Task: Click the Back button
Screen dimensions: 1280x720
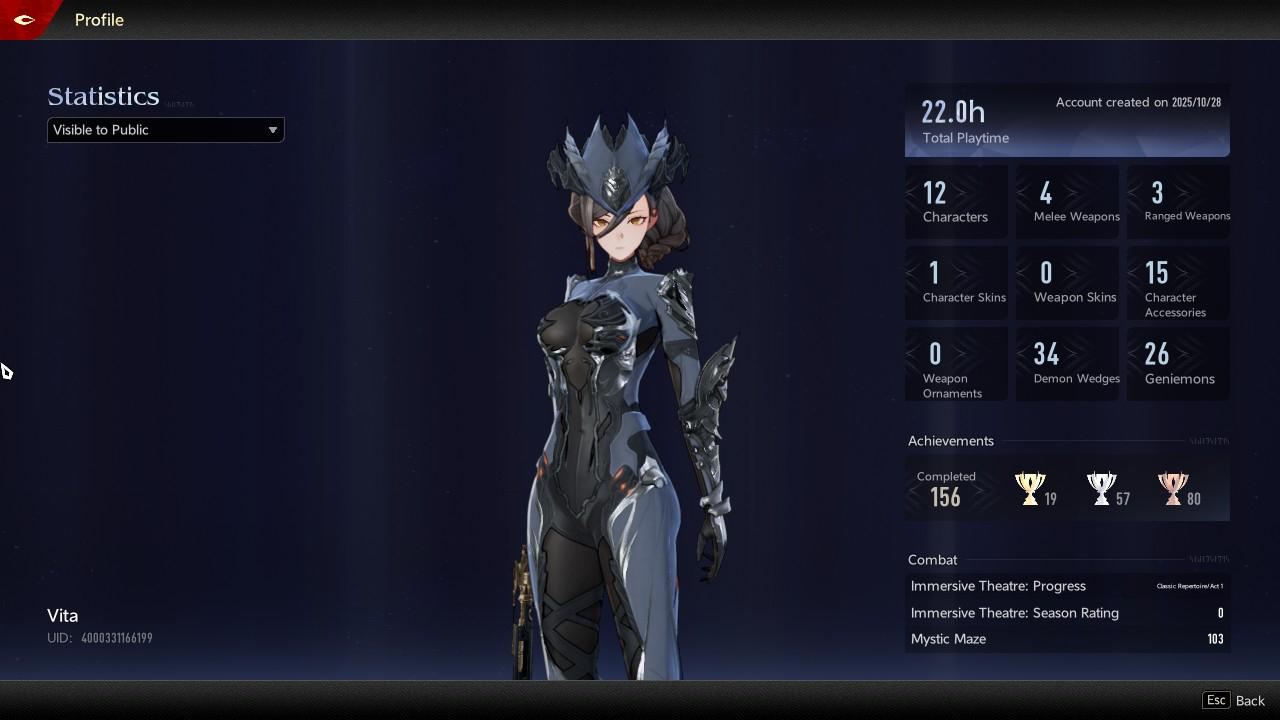Action: (x=1235, y=700)
